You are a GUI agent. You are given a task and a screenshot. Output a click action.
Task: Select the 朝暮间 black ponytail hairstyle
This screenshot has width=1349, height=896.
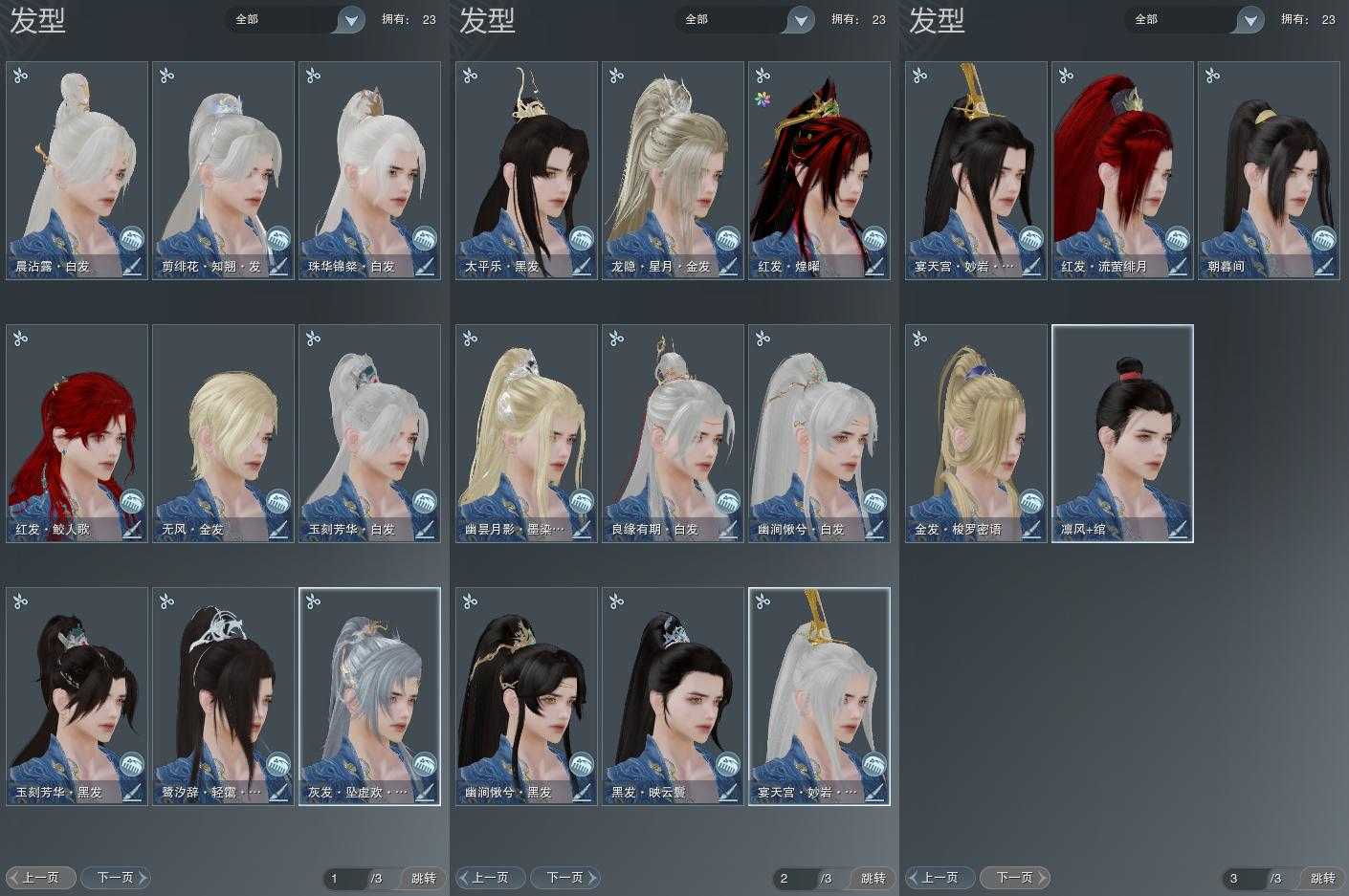tap(1270, 170)
